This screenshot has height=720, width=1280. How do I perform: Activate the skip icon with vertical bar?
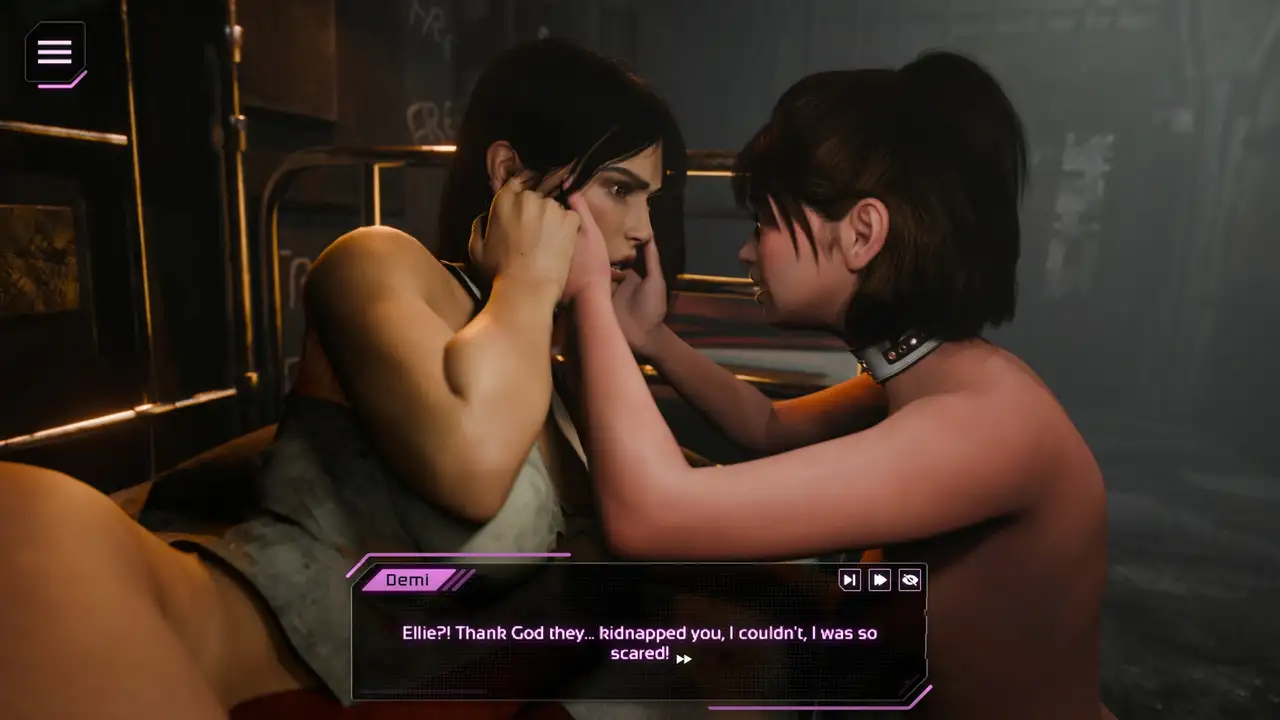tap(849, 580)
